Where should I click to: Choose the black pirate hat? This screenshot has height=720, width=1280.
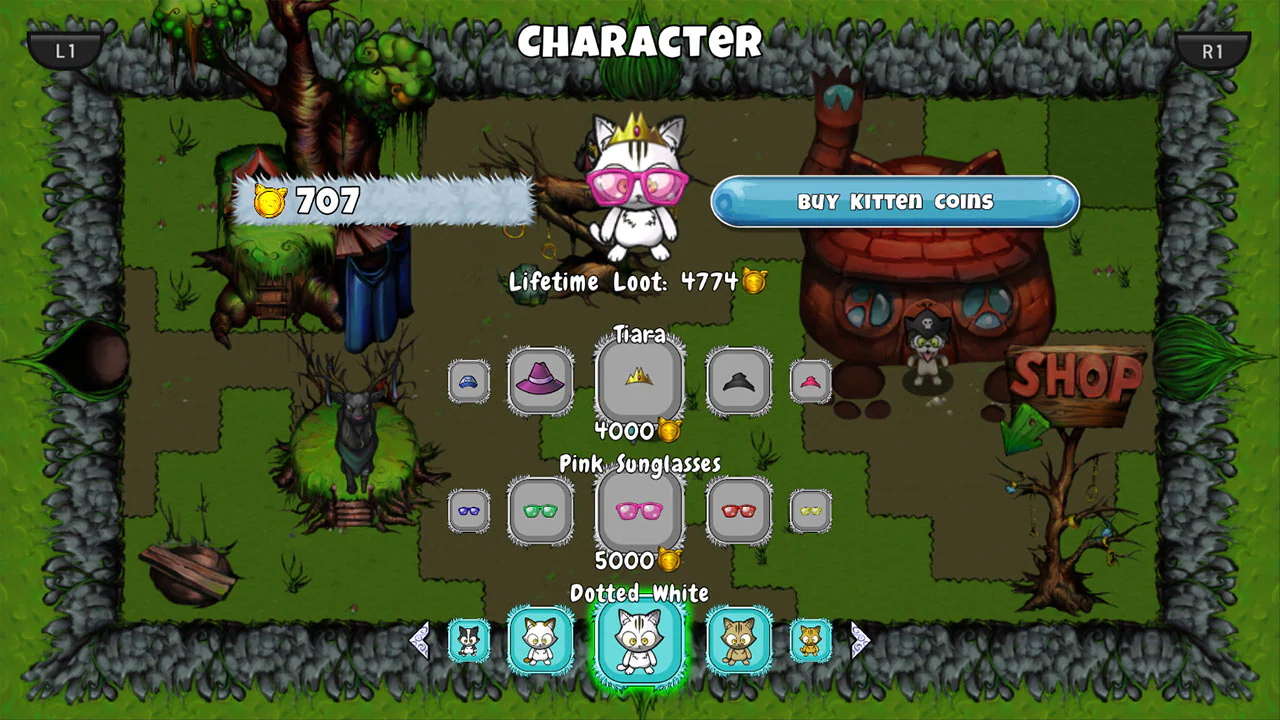pos(738,381)
